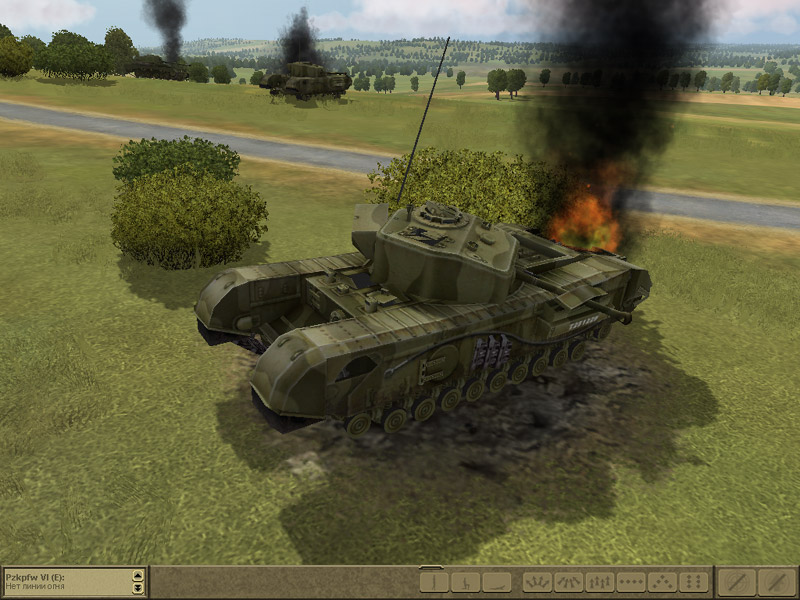Choose the two-column dots formation
Image resolution: width=800 pixels, height=600 pixels.
tap(692, 581)
